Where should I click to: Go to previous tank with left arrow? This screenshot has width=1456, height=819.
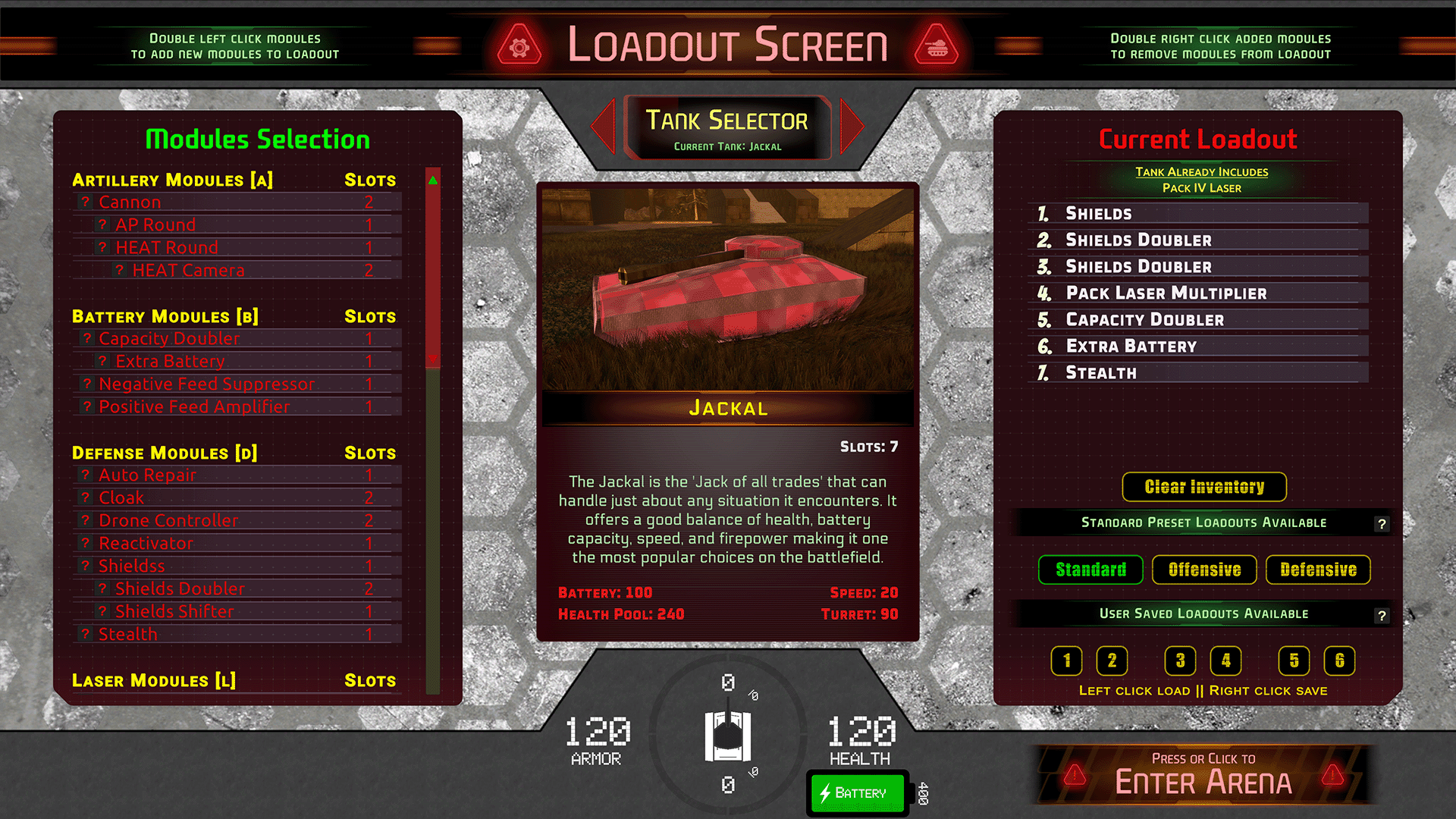[x=604, y=126]
